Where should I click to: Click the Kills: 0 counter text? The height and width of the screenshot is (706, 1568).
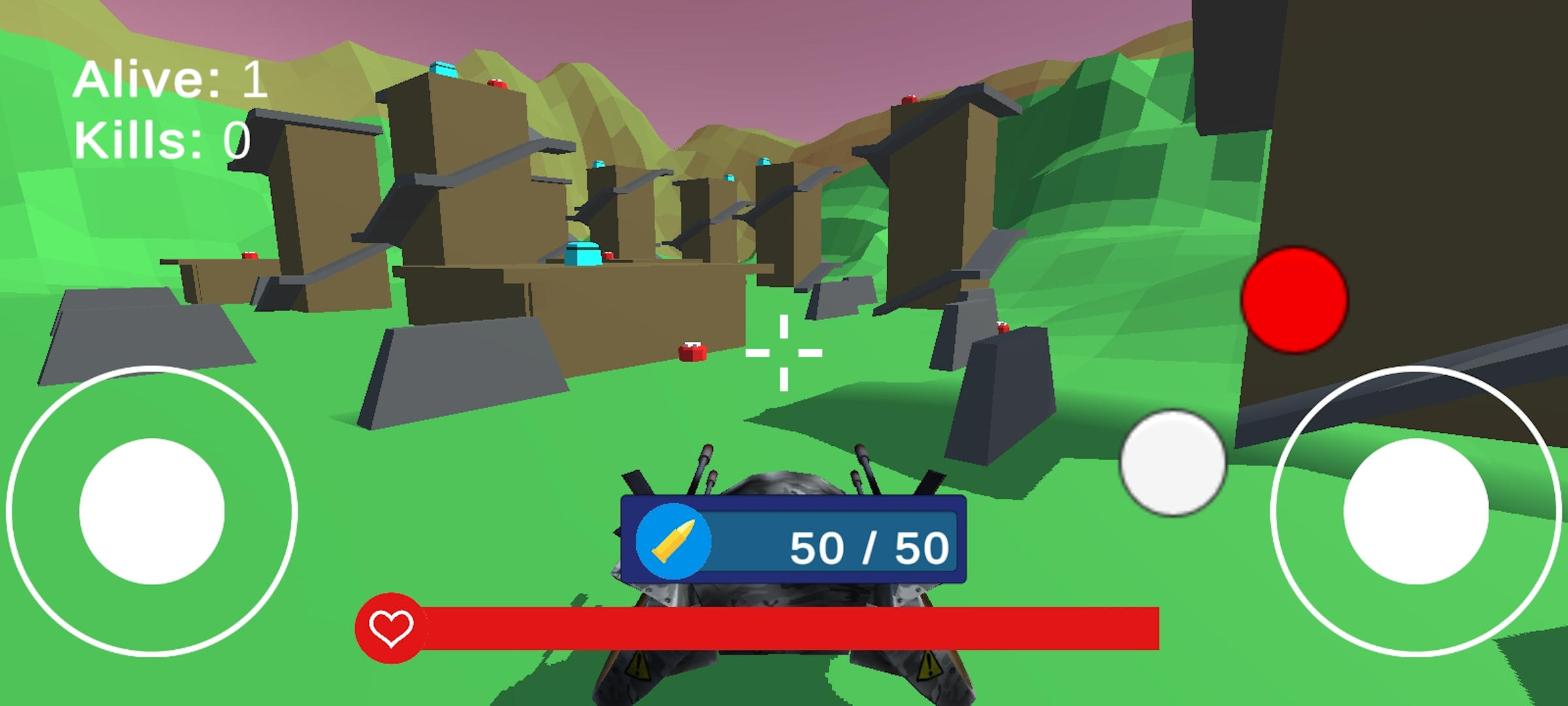163,139
